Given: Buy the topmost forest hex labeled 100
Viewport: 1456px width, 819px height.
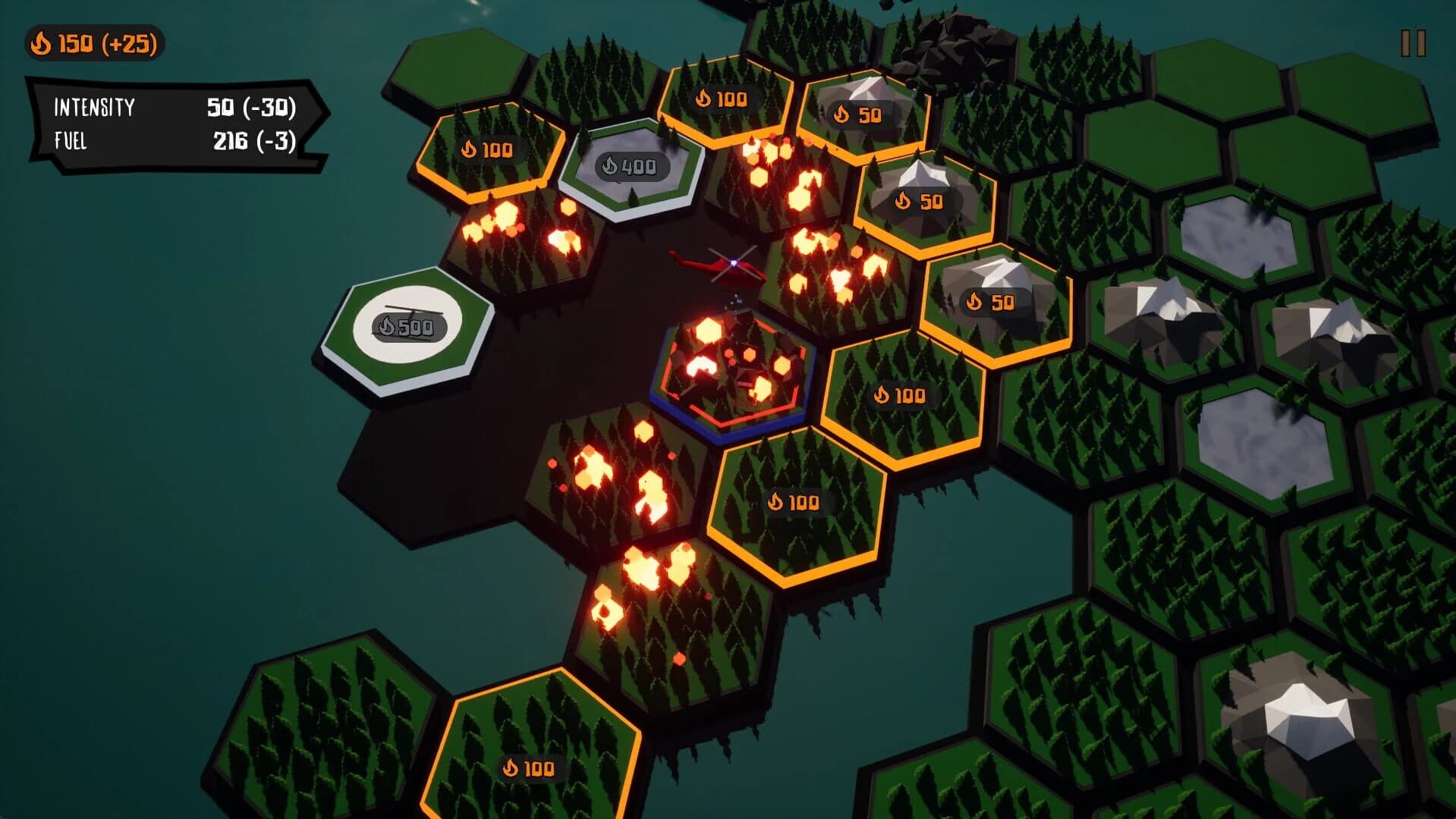Looking at the screenshot, I should (721, 97).
